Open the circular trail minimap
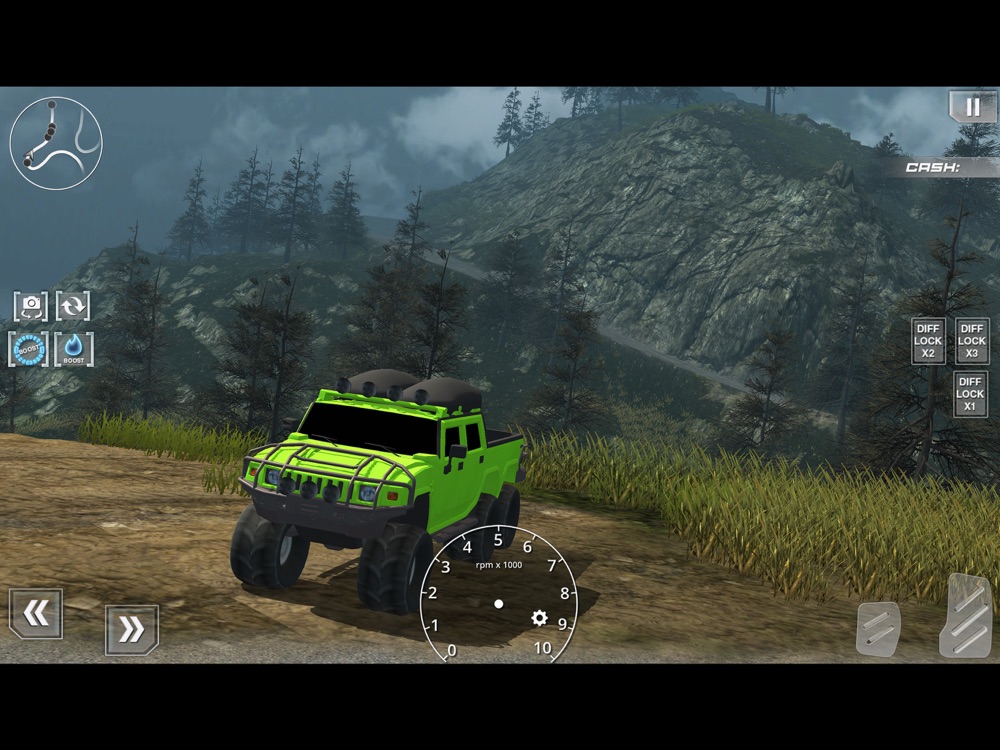Image resolution: width=1000 pixels, height=750 pixels. [x=56, y=143]
